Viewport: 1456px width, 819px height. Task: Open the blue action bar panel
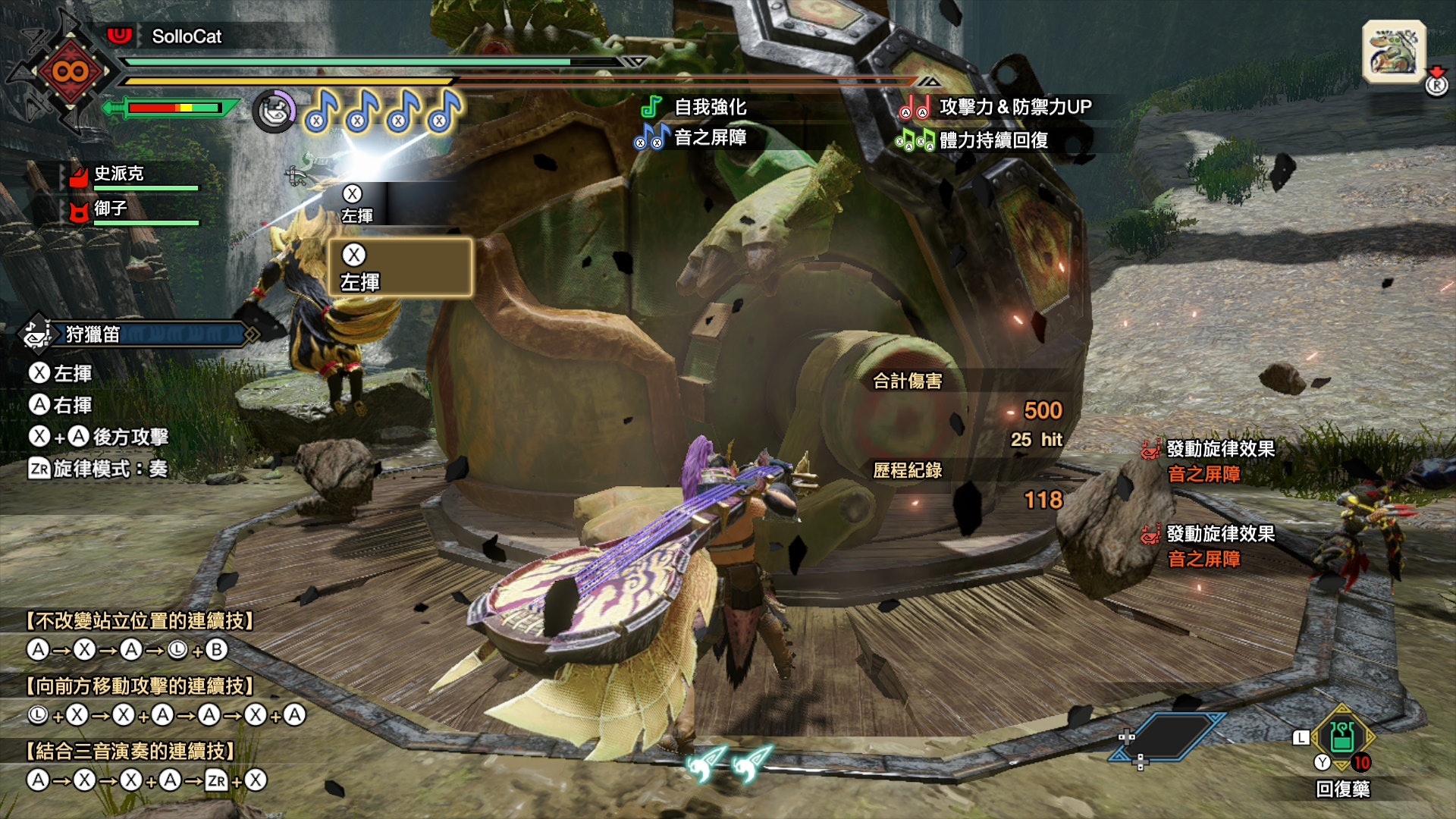click(1168, 736)
